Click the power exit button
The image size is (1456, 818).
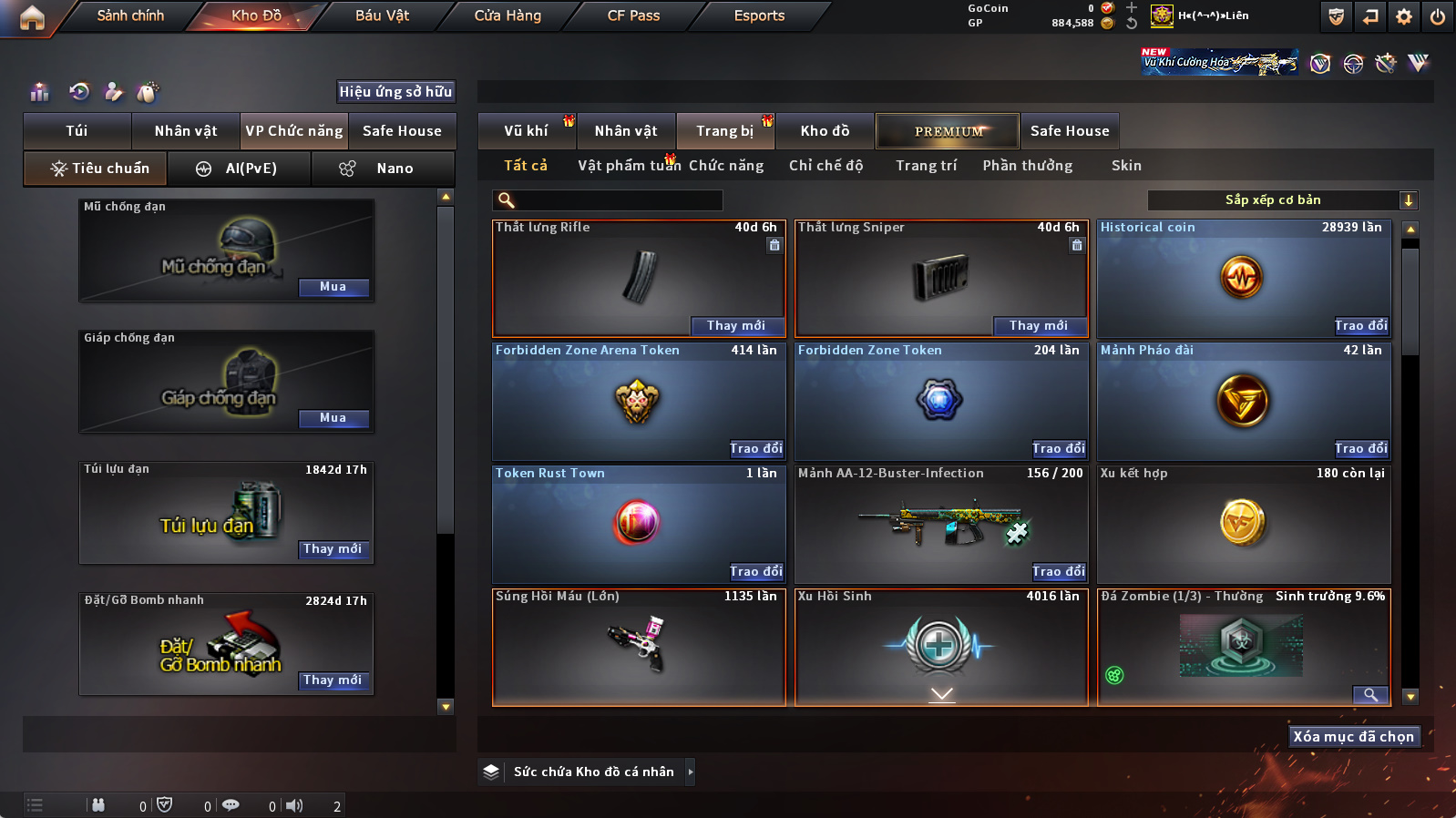click(x=1437, y=16)
